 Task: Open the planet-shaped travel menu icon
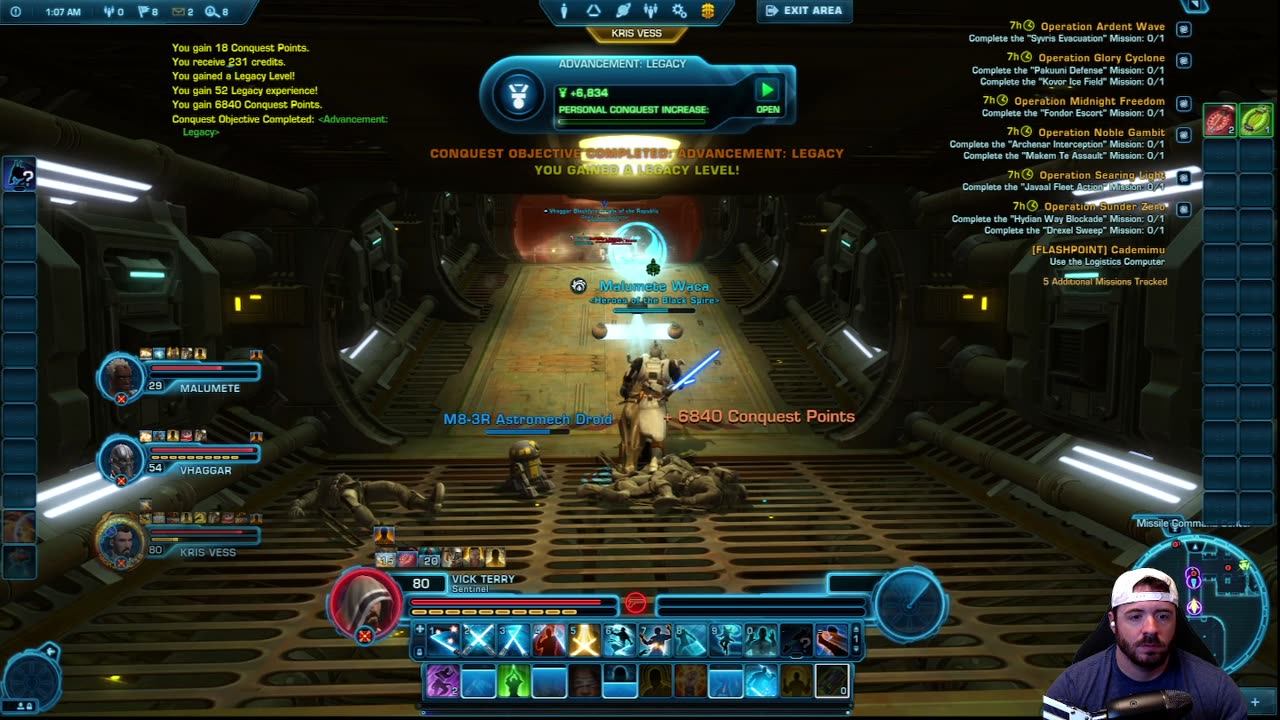[622, 11]
